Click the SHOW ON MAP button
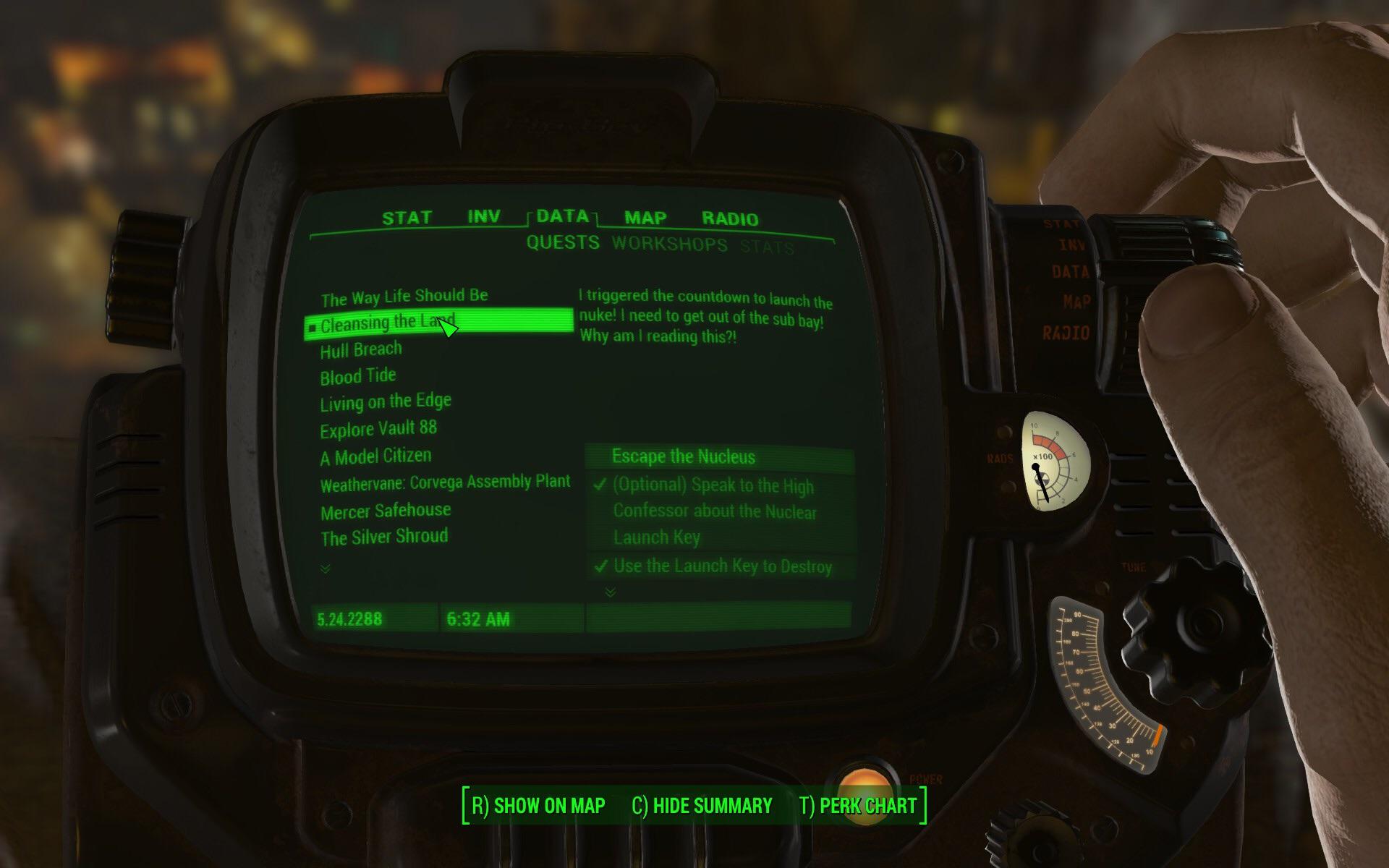Image resolution: width=1389 pixels, height=868 pixels. coord(537,805)
